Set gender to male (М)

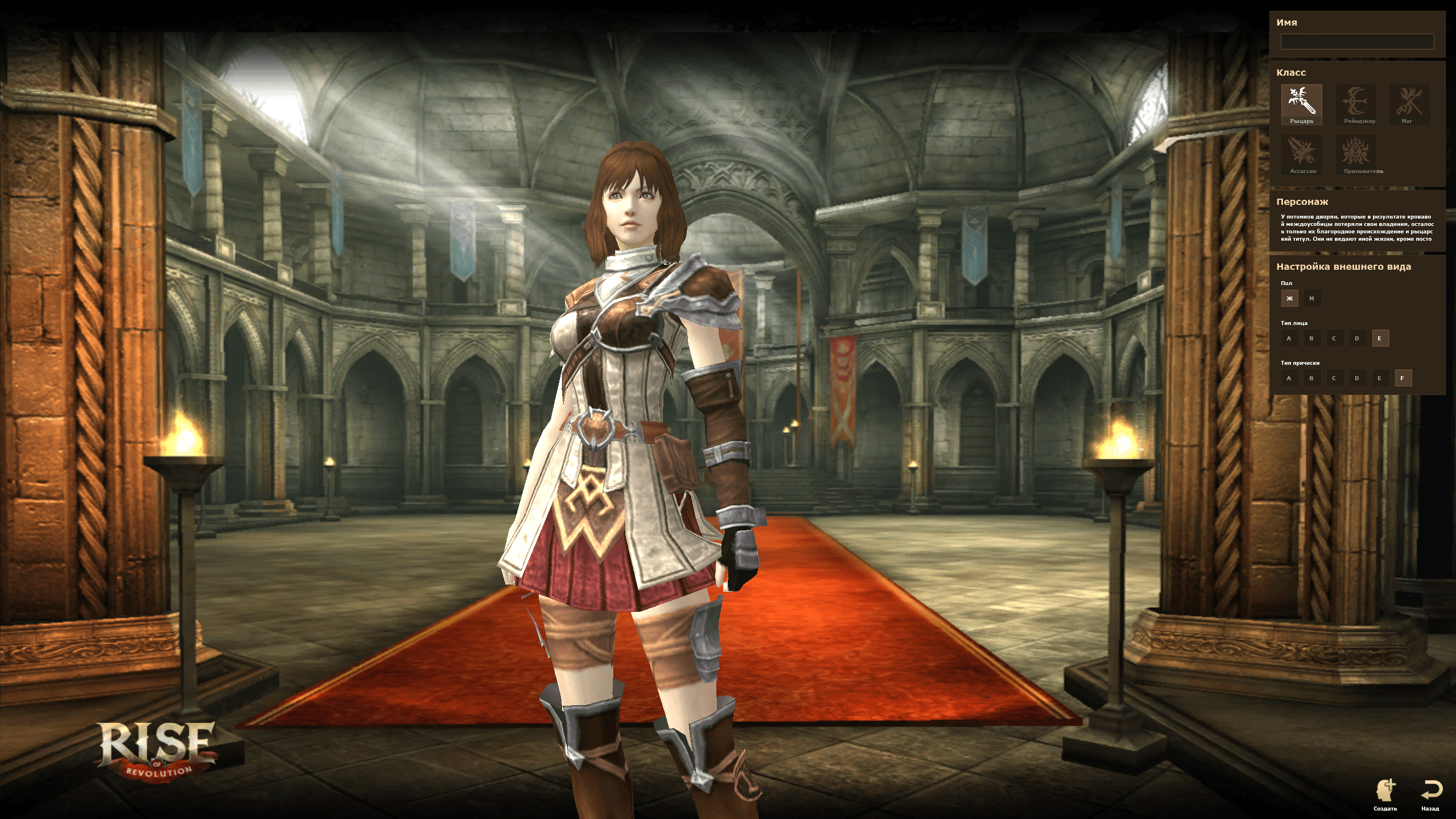pyautogui.click(x=1311, y=298)
